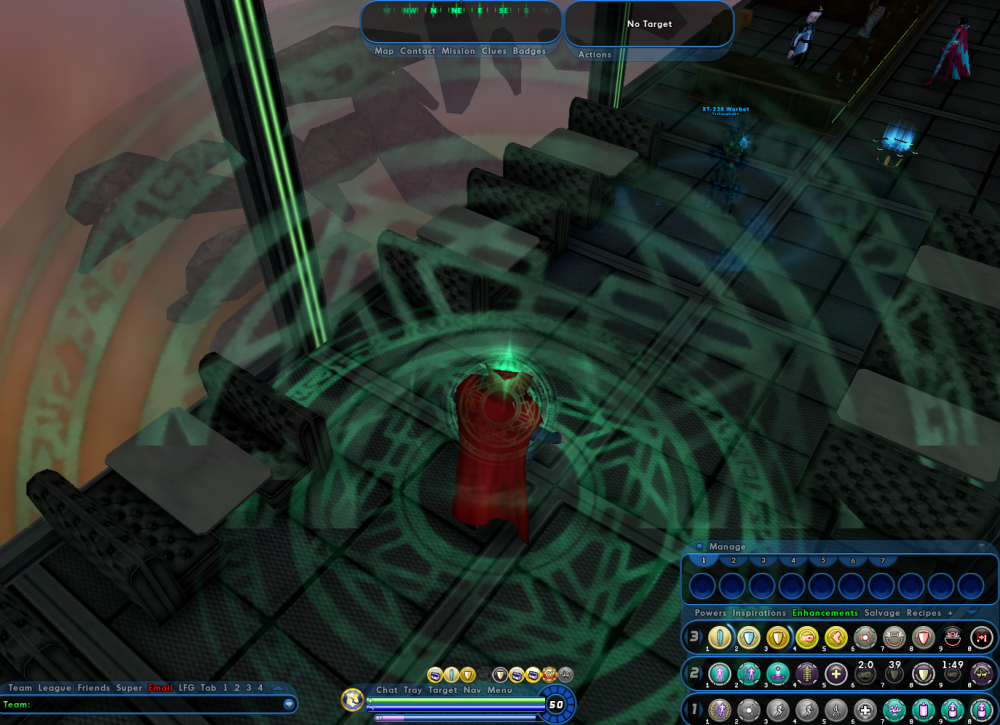Use the red arrows power in tray 3
Image resolution: width=1000 pixels, height=725 pixels.
[x=981, y=638]
